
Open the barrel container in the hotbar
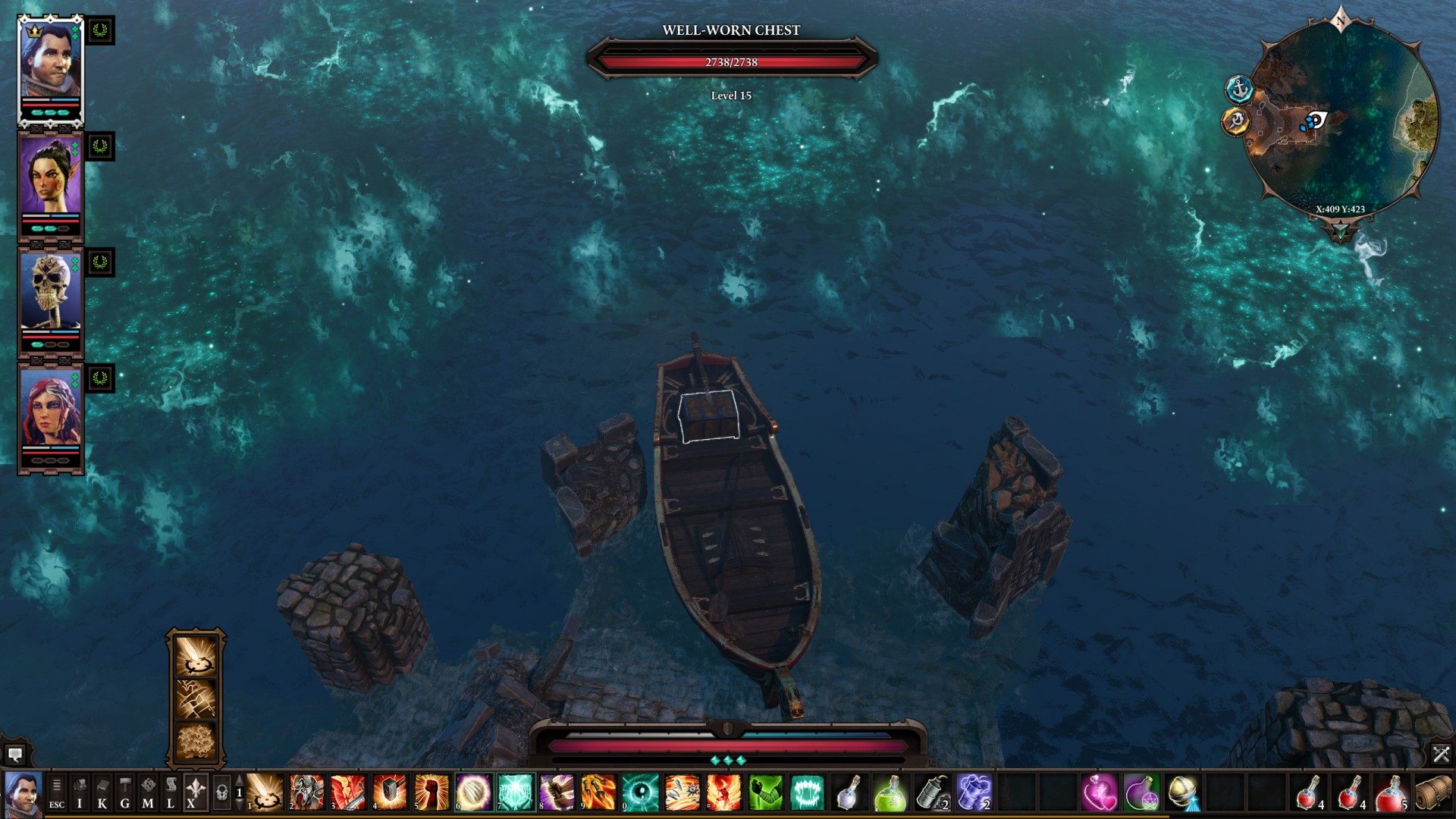[x=1433, y=792]
